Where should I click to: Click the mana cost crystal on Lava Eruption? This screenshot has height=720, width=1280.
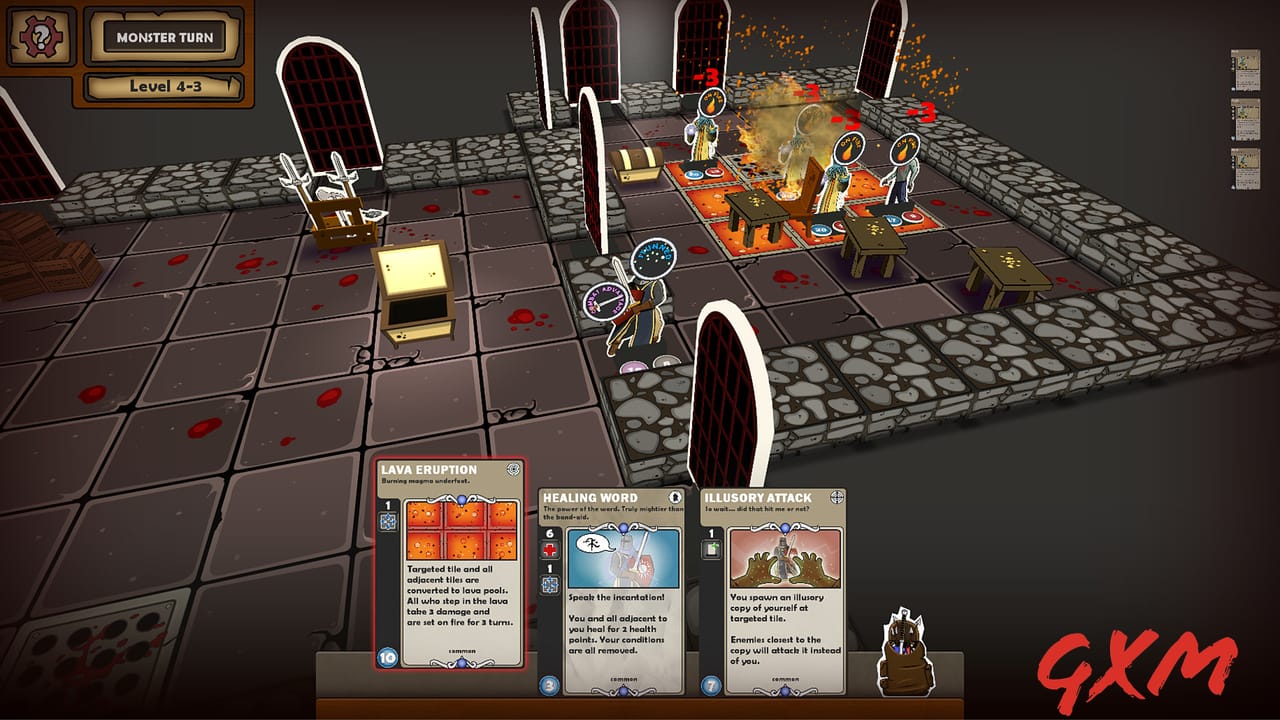386,656
